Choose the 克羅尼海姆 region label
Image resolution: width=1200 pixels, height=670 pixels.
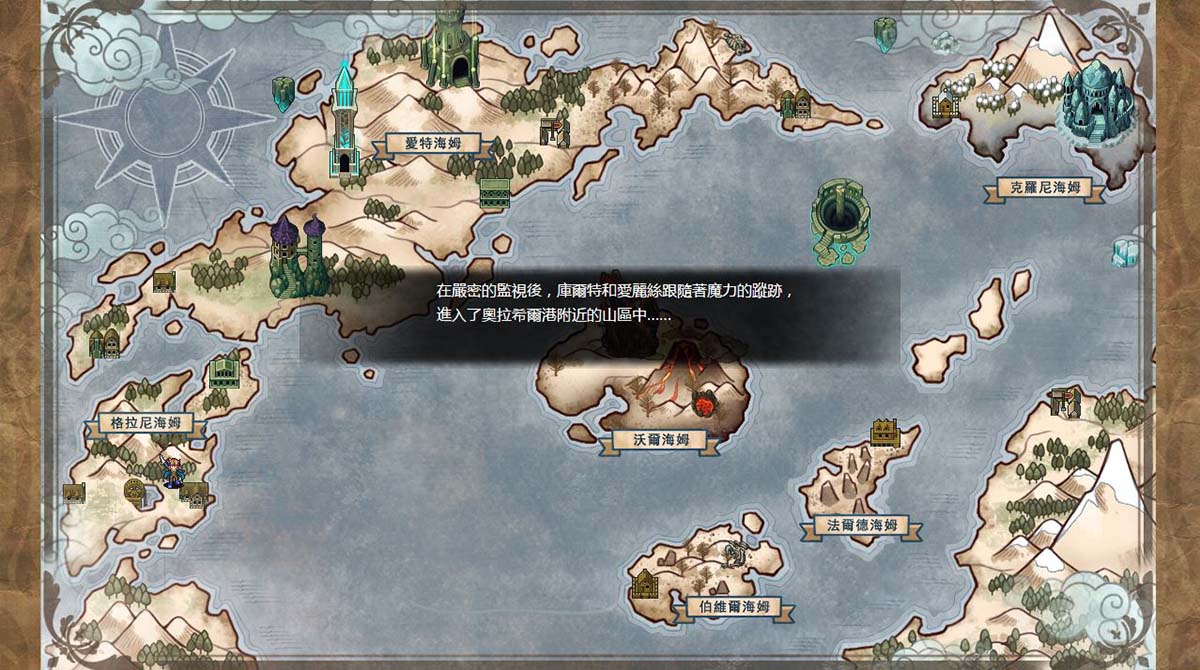coord(1044,187)
